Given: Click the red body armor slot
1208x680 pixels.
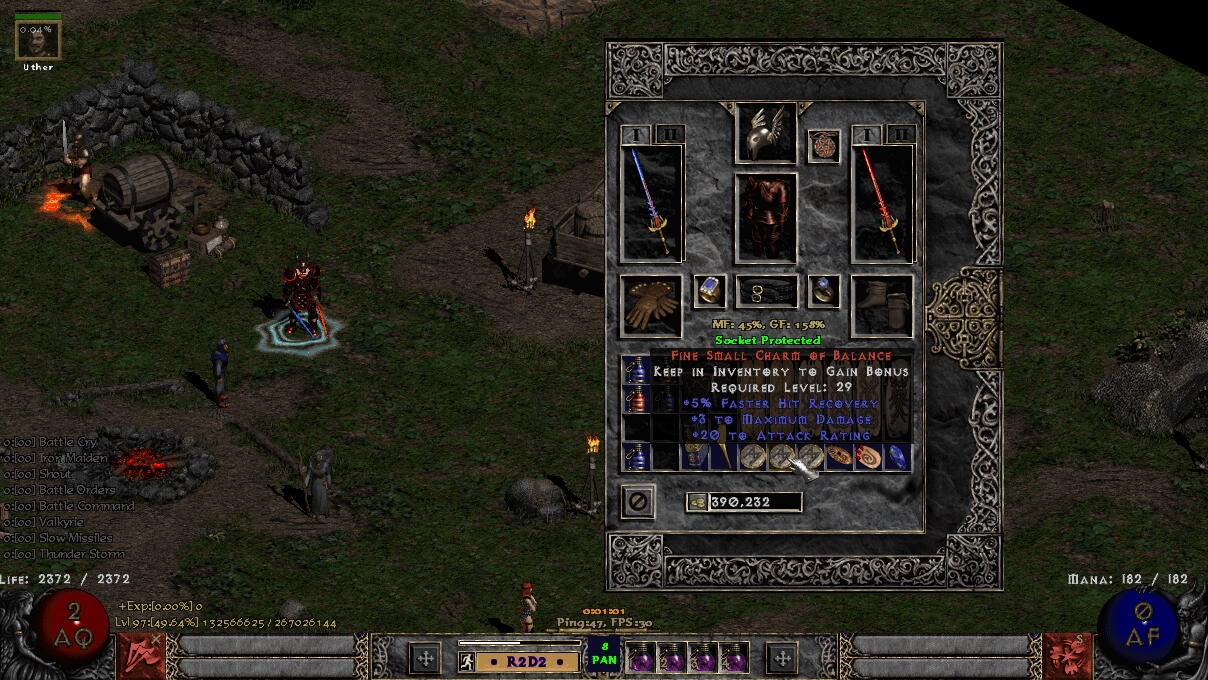Looking at the screenshot, I should (x=766, y=218).
